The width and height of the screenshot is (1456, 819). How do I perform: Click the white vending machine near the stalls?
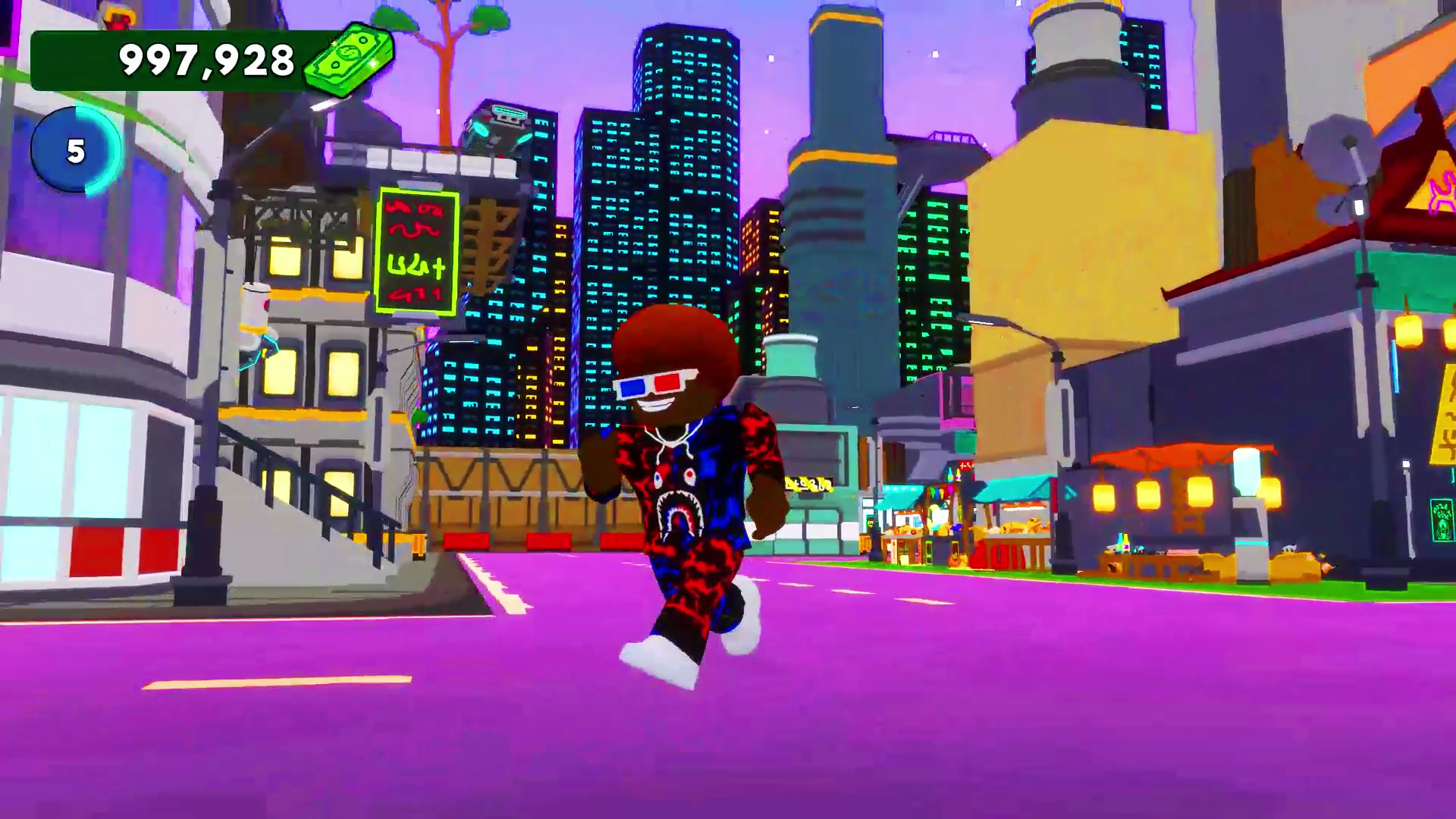pos(1250,523)
